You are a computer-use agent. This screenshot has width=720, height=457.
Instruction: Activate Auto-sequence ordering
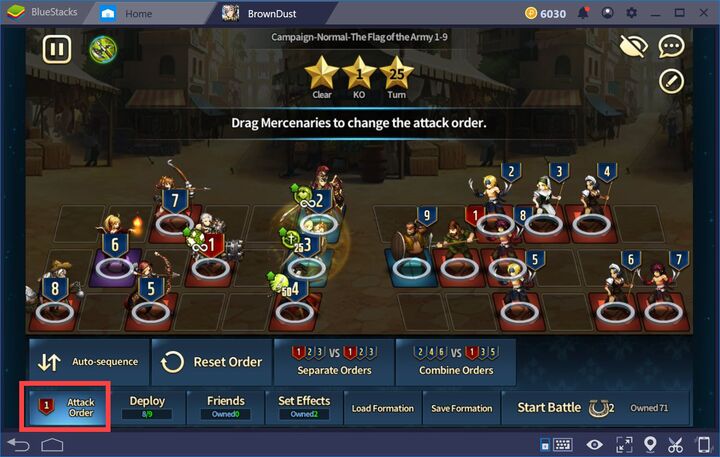[88, 362]
